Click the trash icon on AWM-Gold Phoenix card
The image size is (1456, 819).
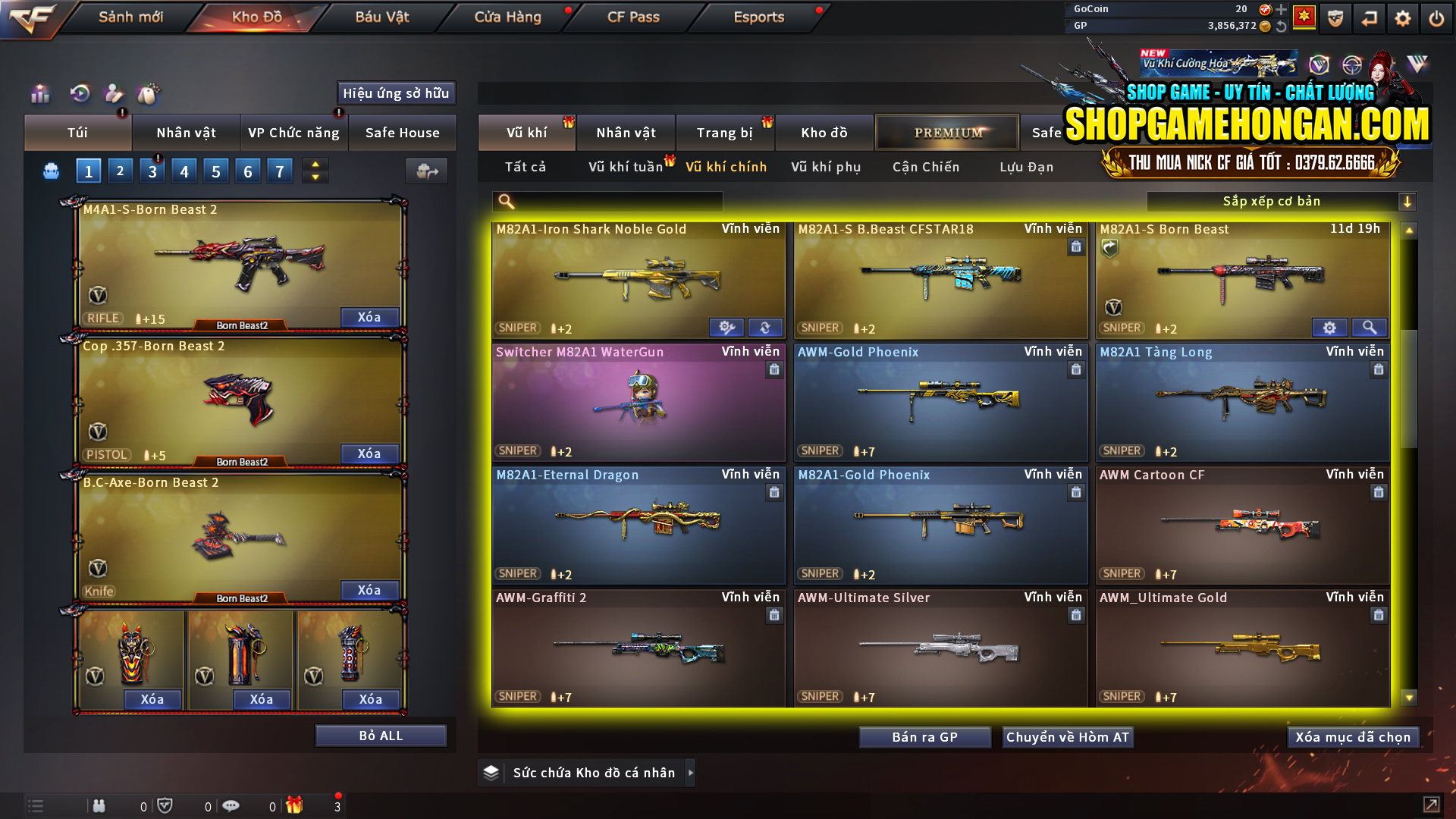[1075, 370]
